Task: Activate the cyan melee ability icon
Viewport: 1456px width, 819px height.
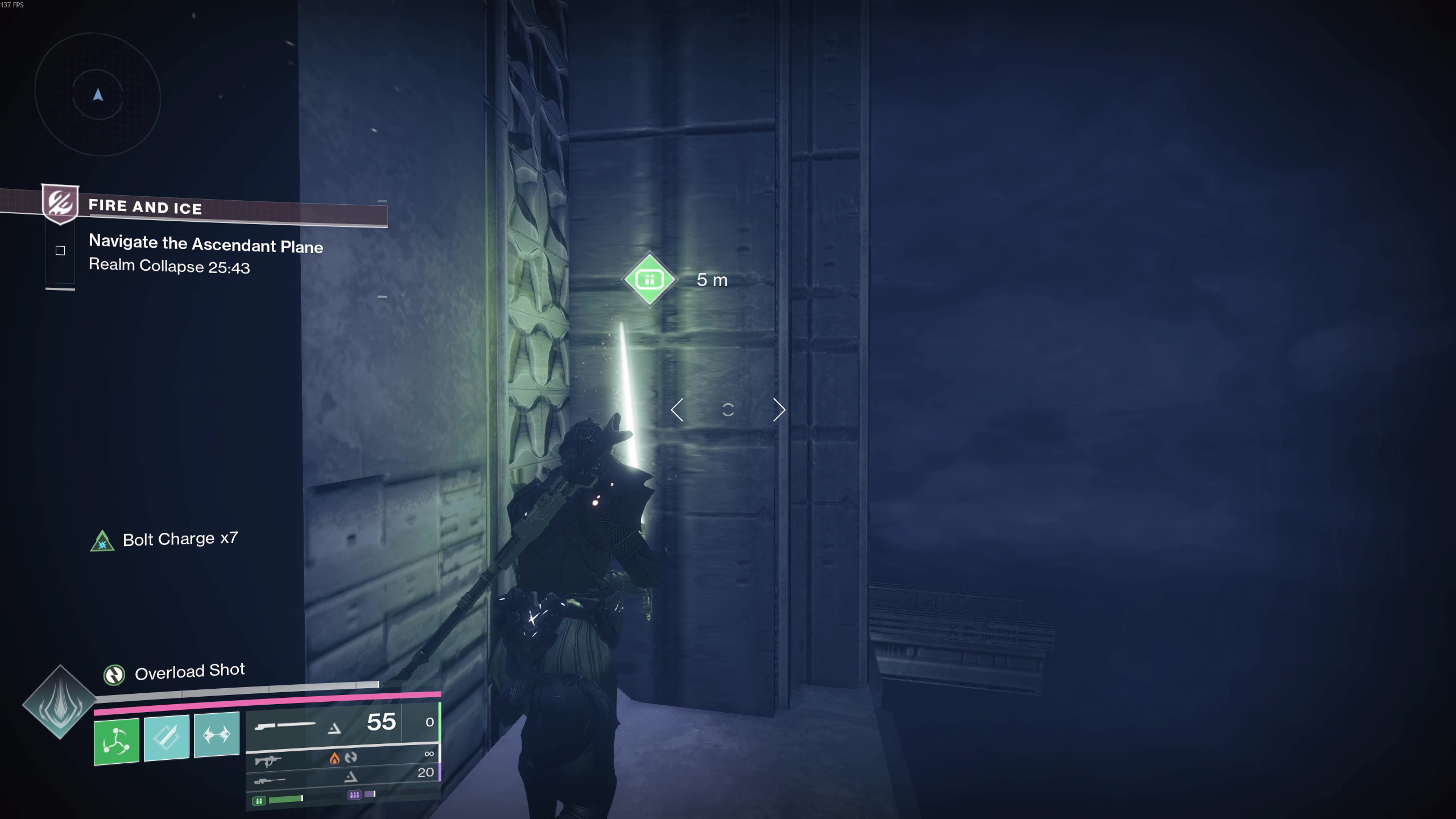Action: pos(167,738)
